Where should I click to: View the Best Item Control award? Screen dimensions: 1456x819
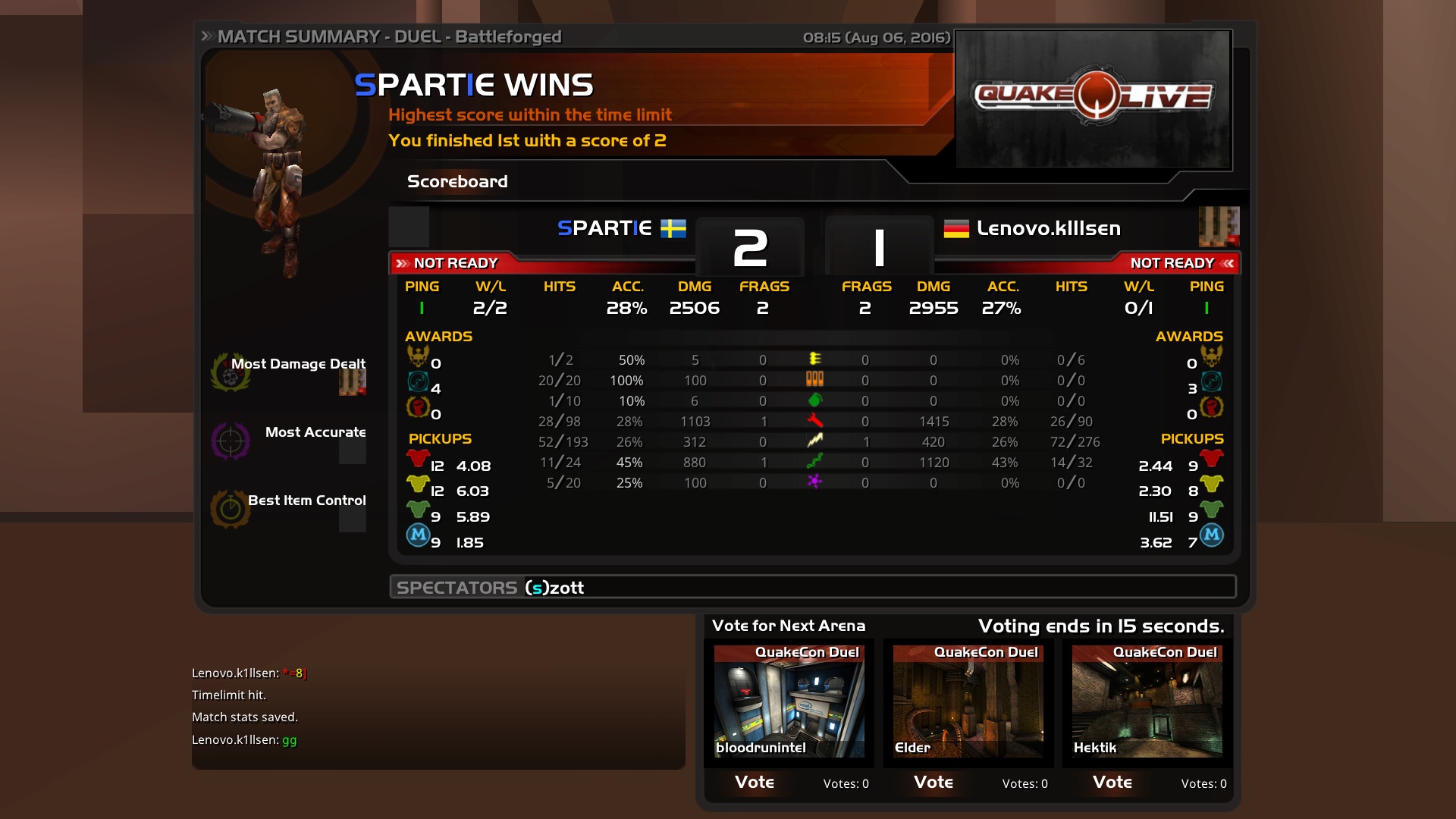tap(306, 500)
